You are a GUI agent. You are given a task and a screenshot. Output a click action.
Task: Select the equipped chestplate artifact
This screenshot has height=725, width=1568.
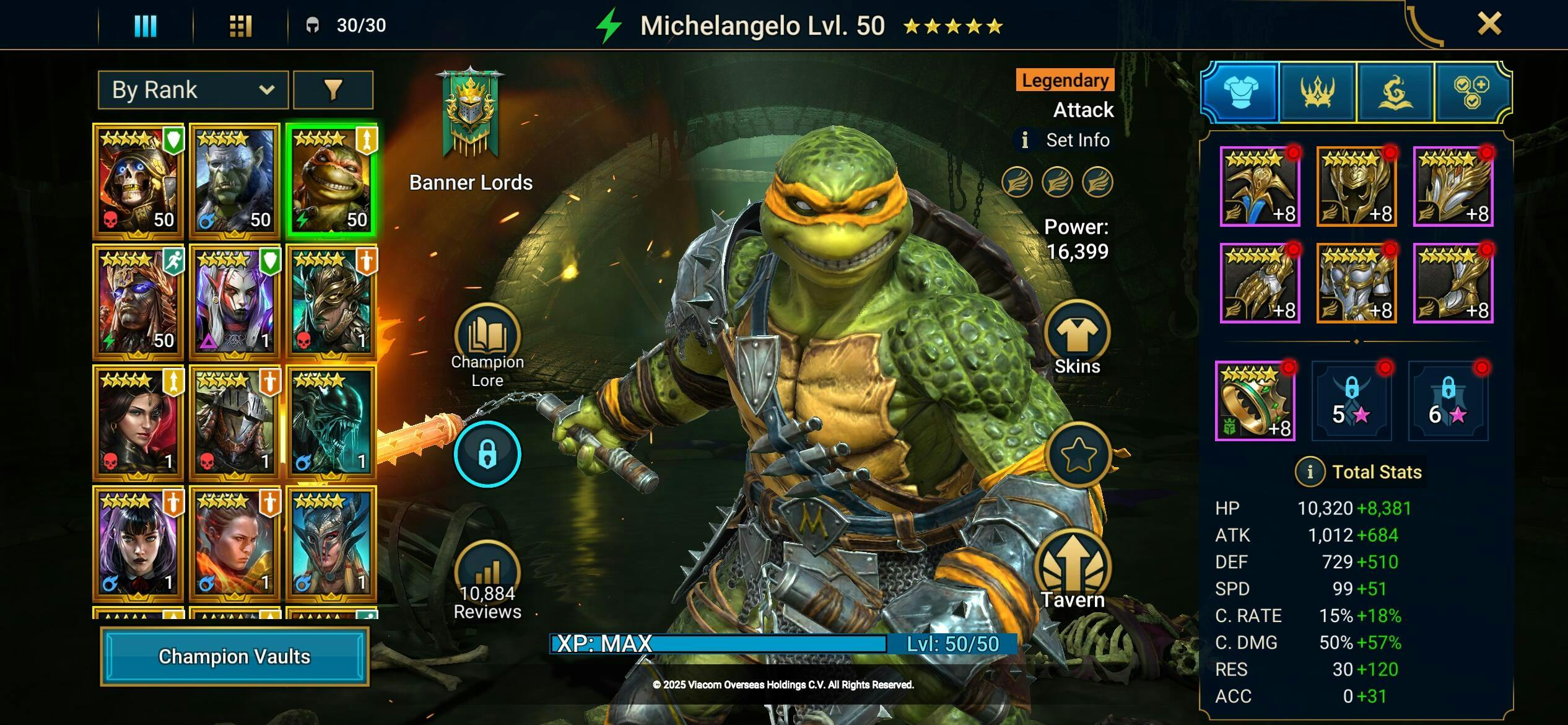(1356, 284)
